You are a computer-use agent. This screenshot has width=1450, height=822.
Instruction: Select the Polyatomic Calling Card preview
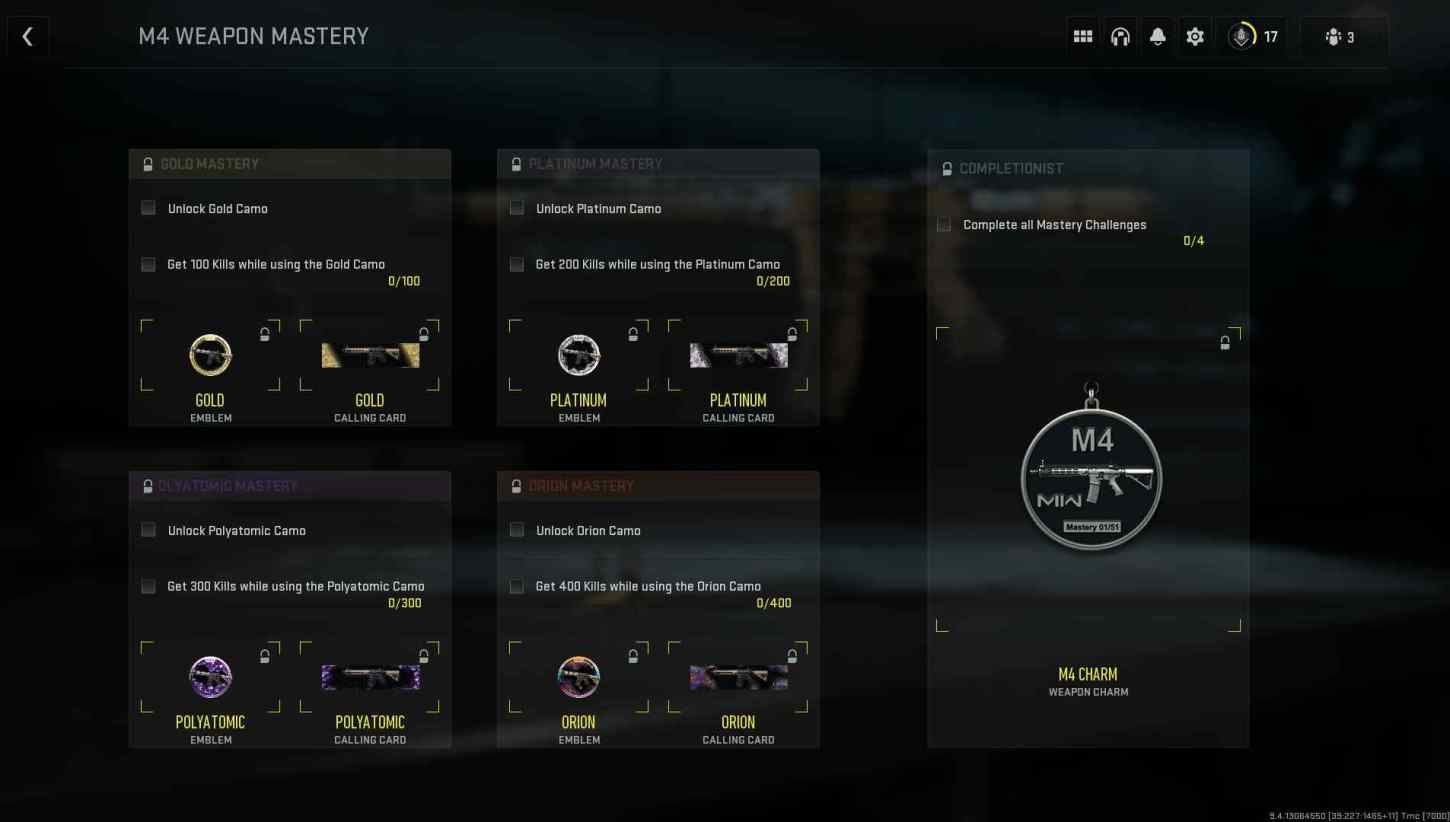tap(370, 676)
